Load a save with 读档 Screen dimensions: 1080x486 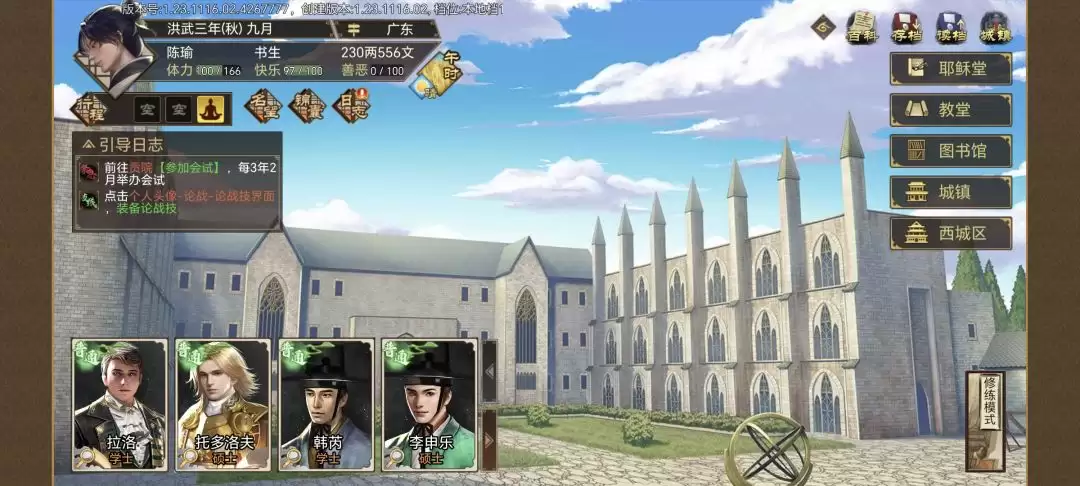point(950,26)
